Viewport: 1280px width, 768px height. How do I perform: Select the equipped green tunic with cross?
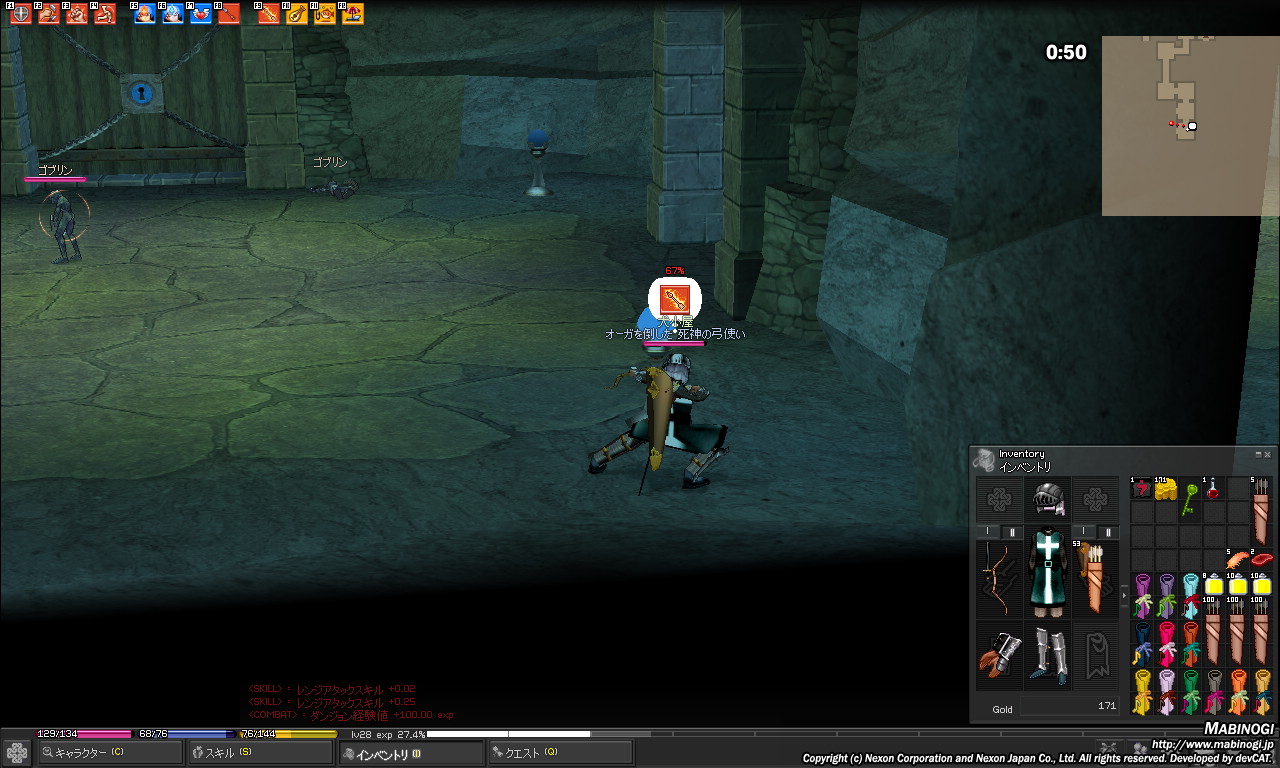click(1047, 570)
